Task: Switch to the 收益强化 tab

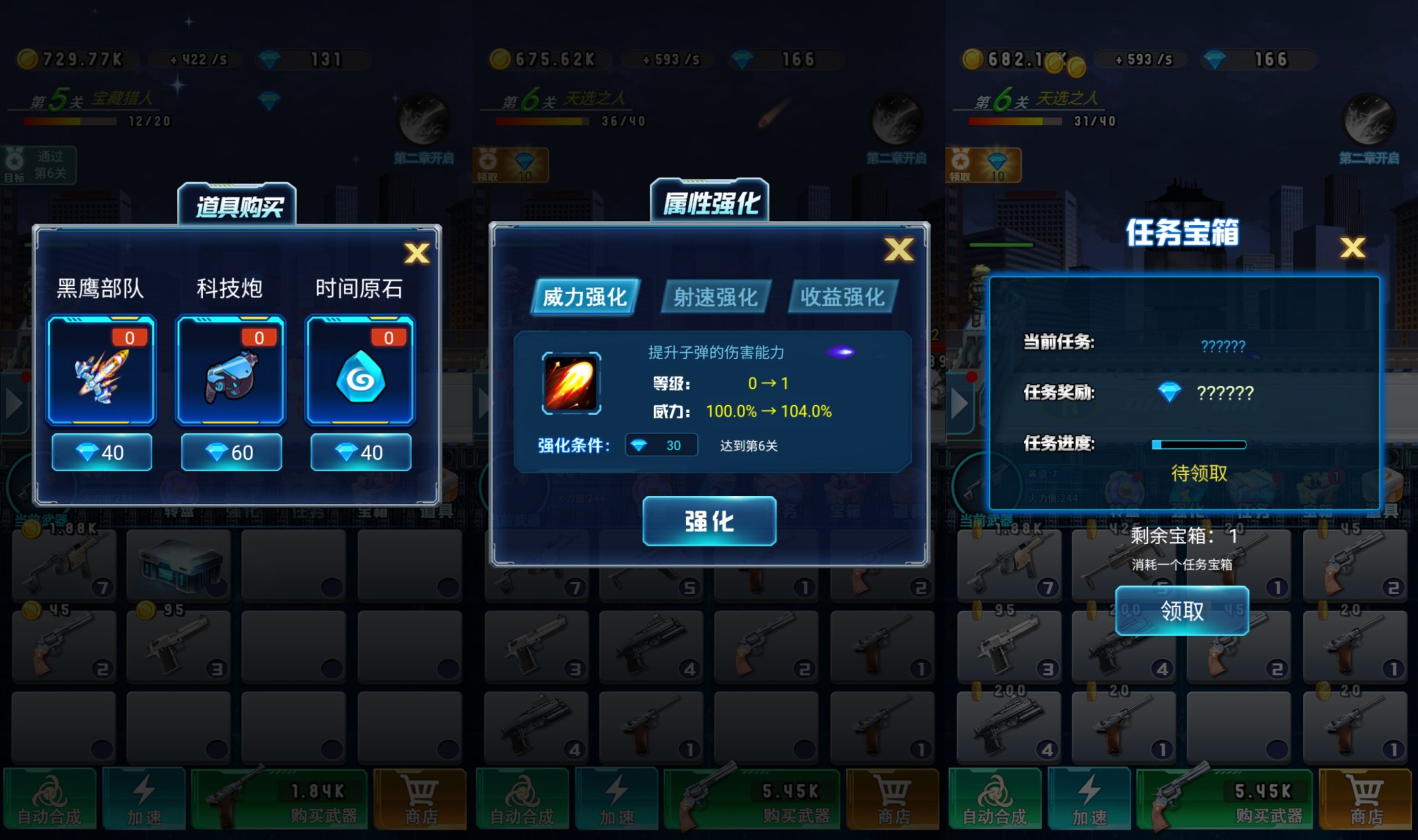Action: (x=843, y=297)
